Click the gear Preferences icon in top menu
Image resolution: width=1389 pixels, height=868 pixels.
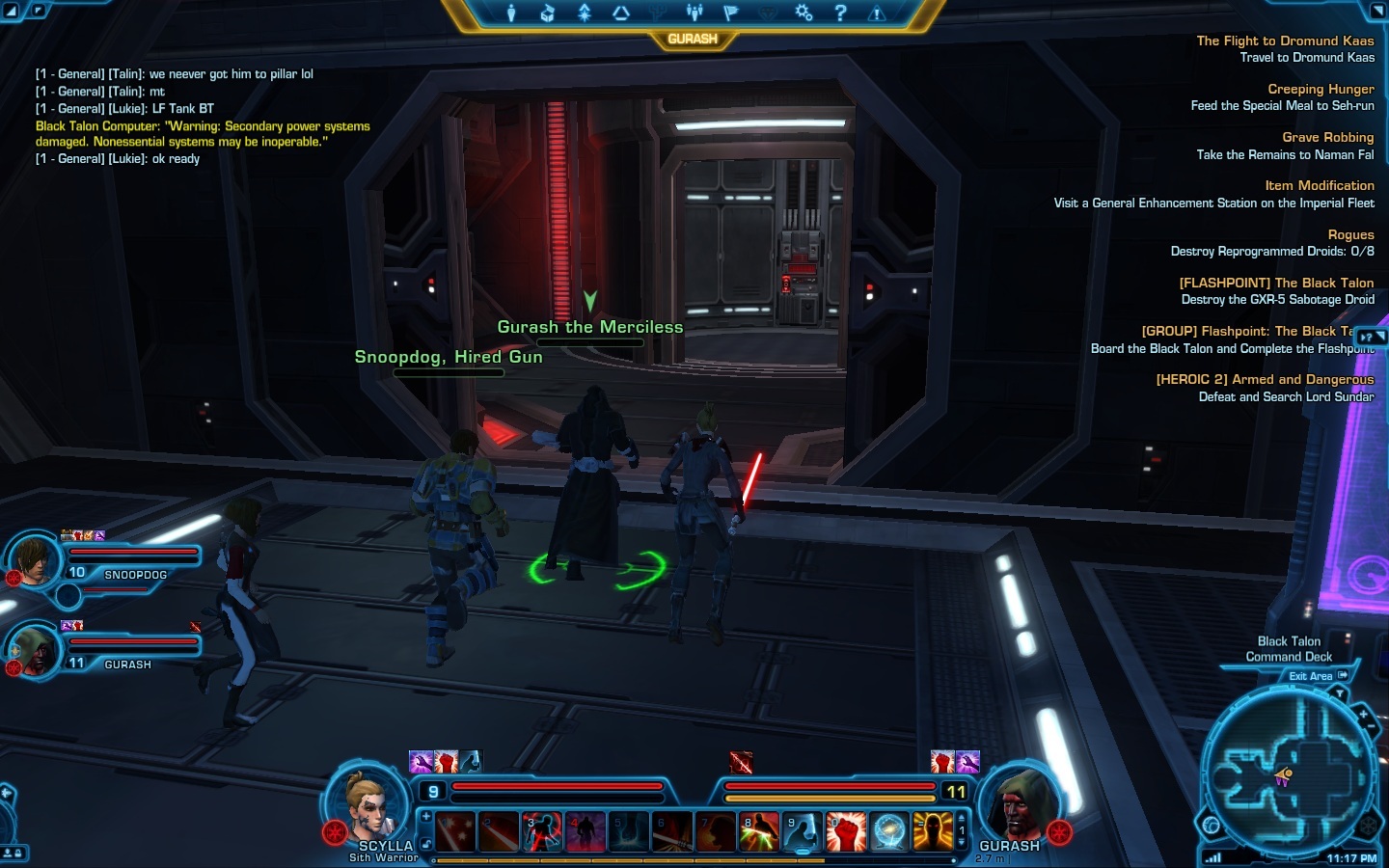point(803,13)
